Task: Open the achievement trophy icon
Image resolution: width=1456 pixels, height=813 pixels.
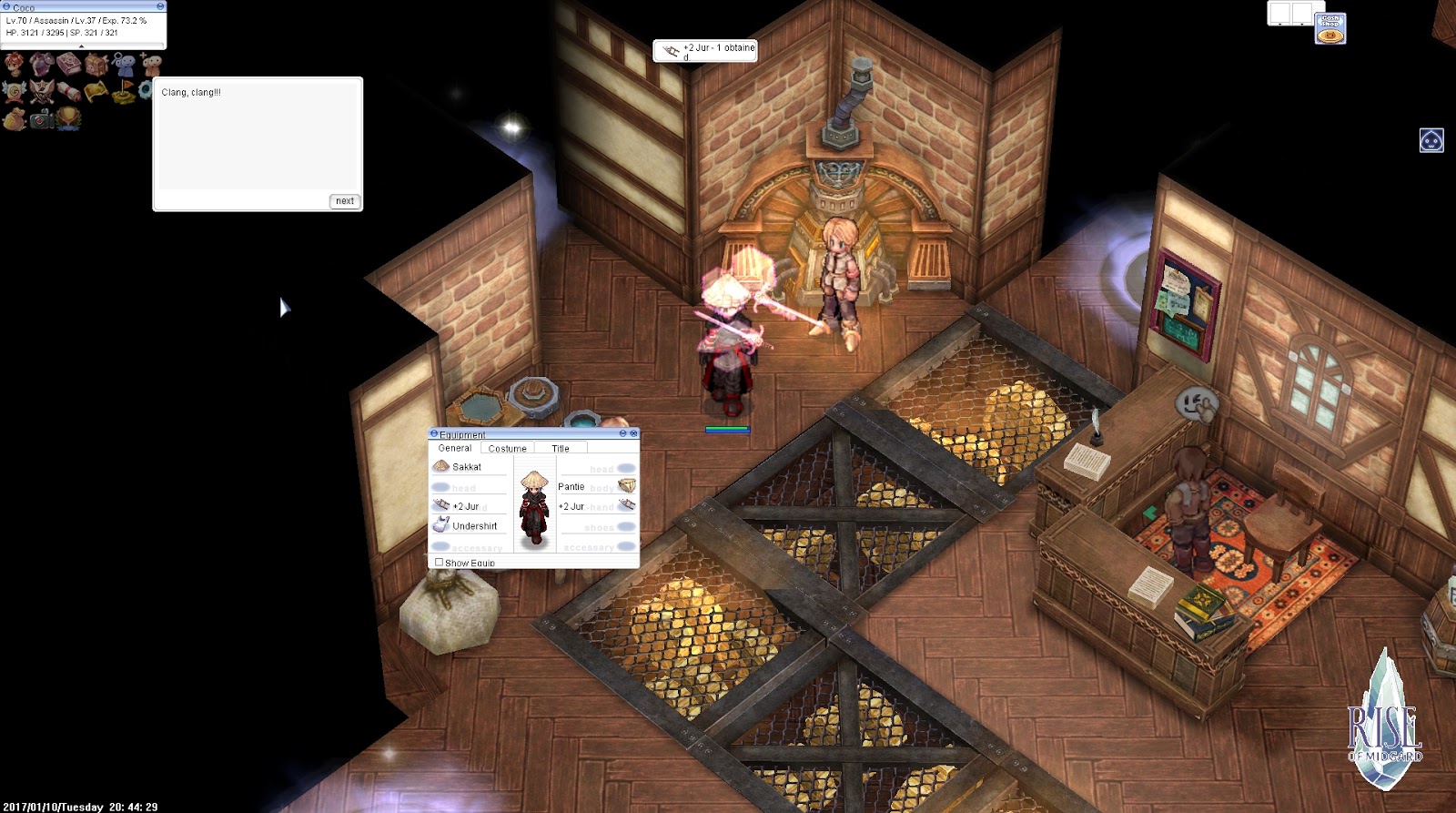Action: coord(67,117)
